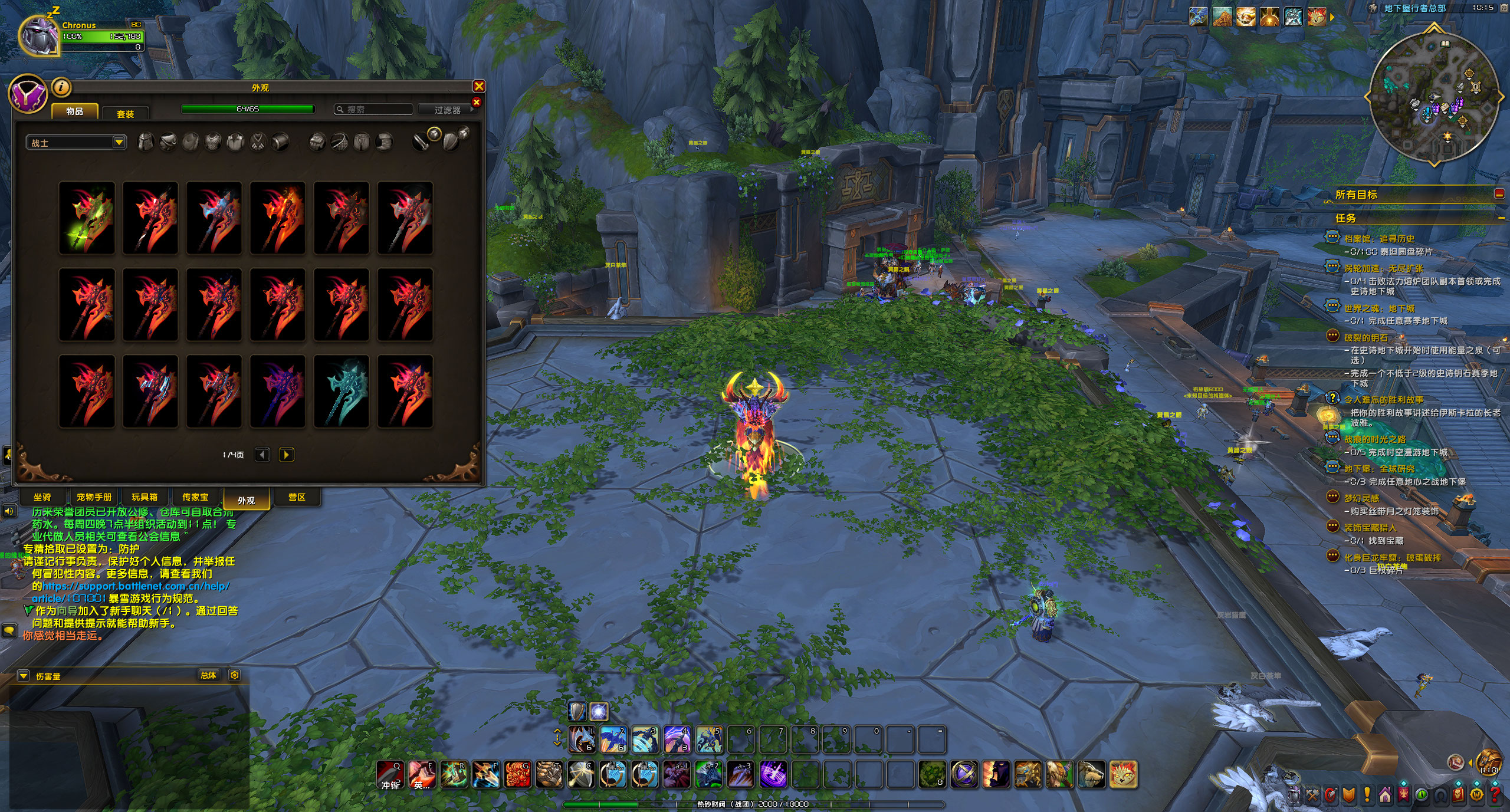Click the 搜索 search box

pos(374,110)
